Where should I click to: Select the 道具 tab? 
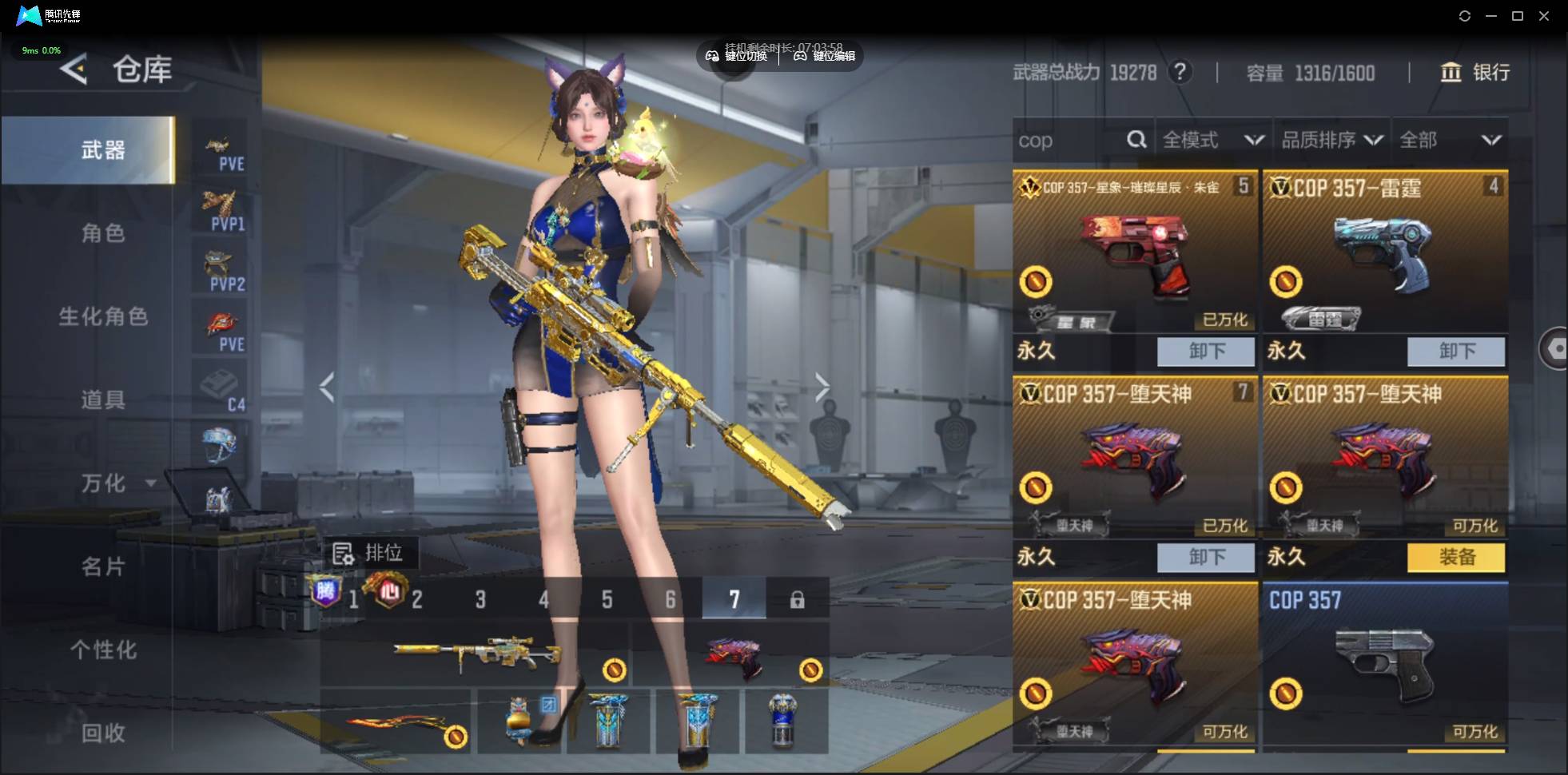point(103,399)
